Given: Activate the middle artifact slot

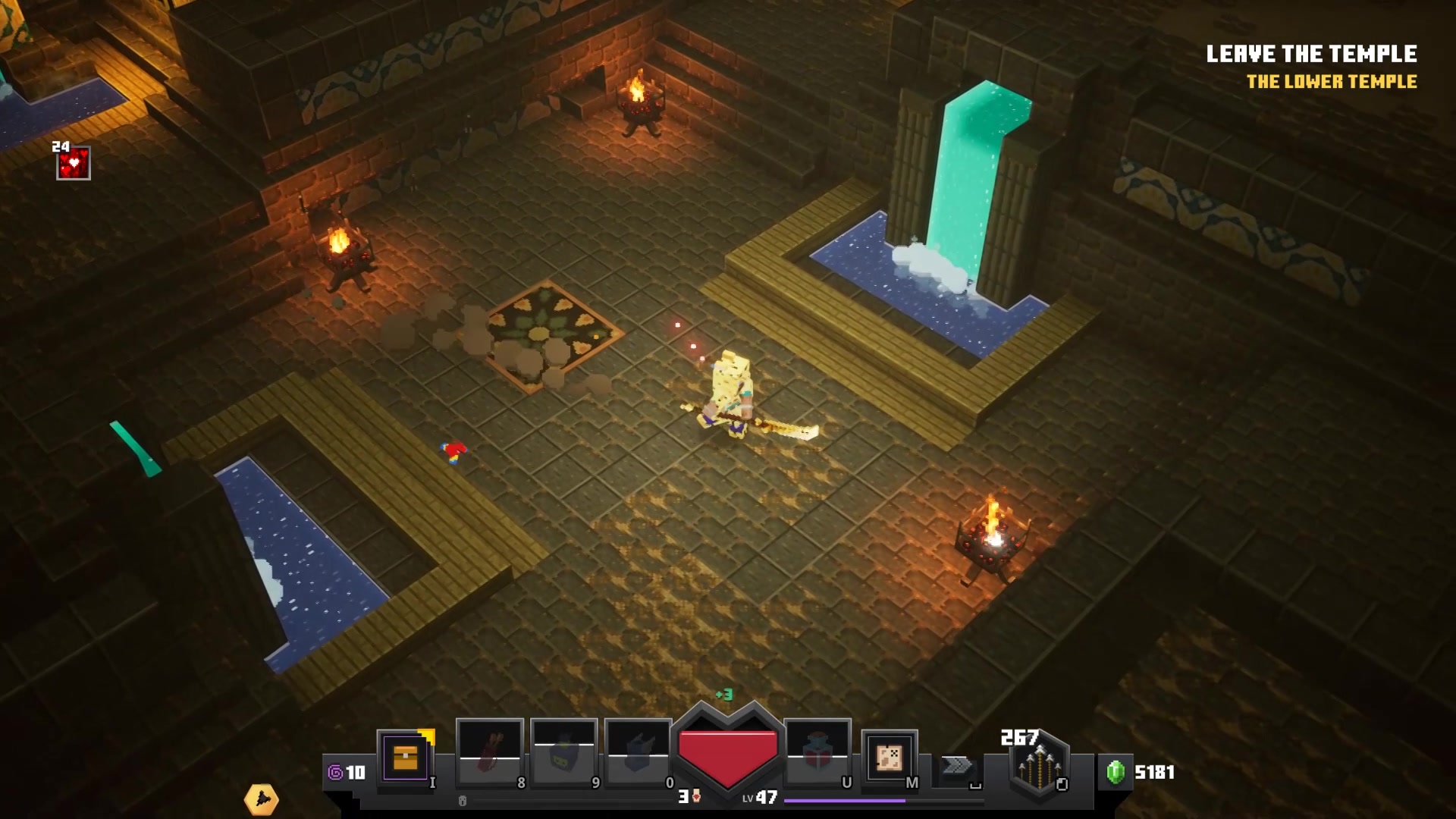Looking at the screenshot, I should coord(564,753).
